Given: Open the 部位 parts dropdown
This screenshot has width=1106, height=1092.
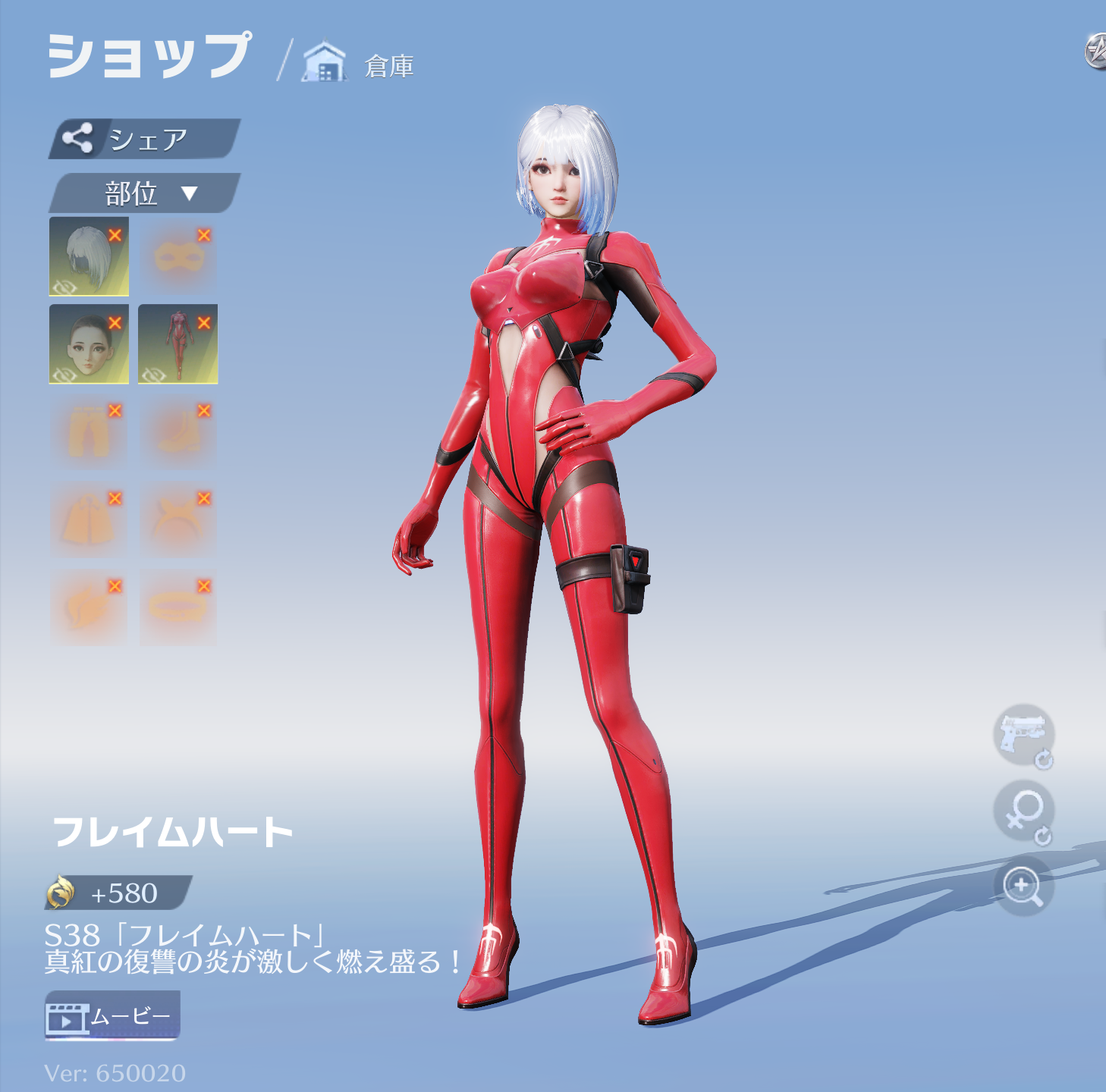Looking at the screenshot, I should 144,193.
